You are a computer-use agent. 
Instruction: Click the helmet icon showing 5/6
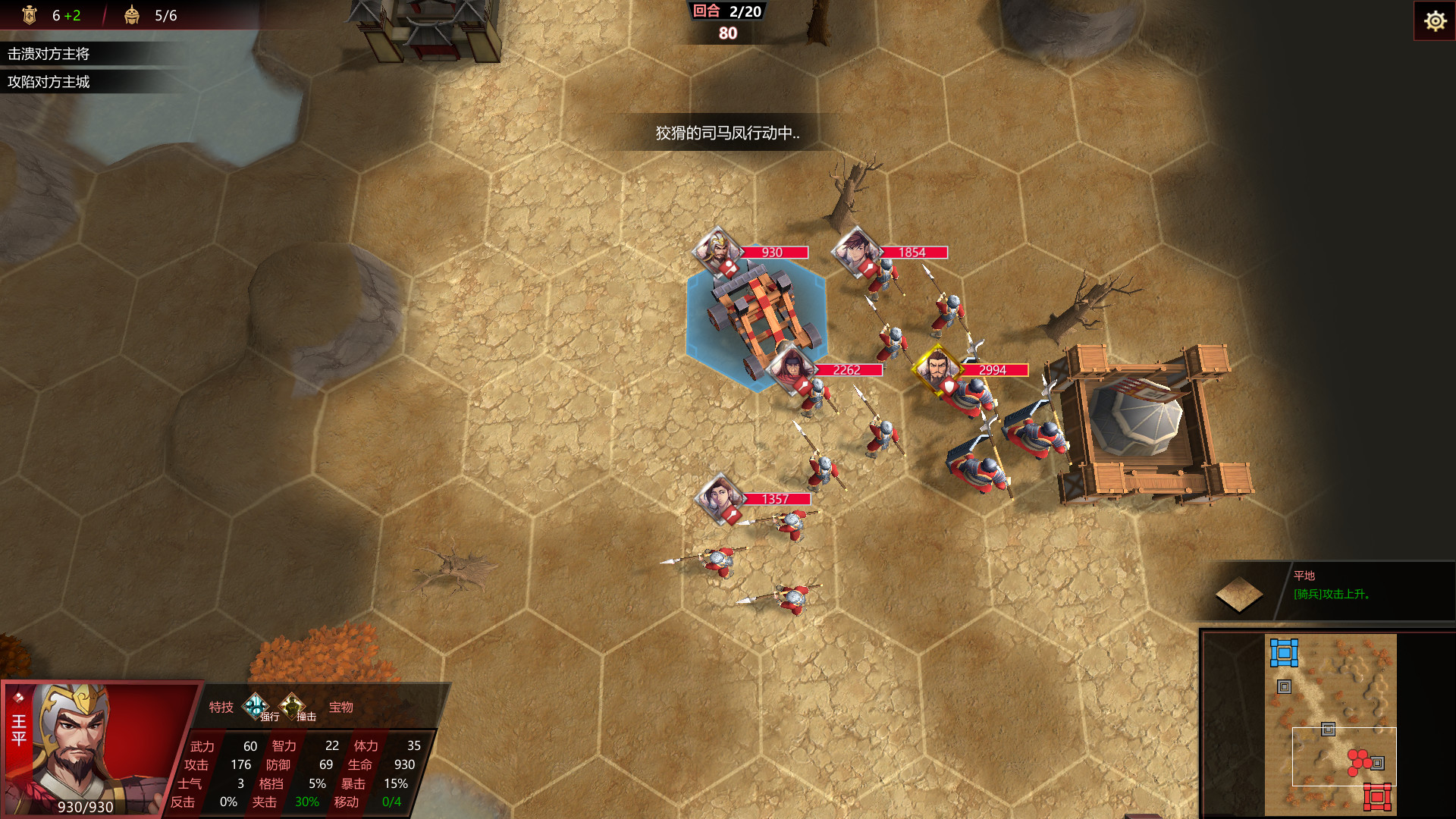tap(132, 14)
